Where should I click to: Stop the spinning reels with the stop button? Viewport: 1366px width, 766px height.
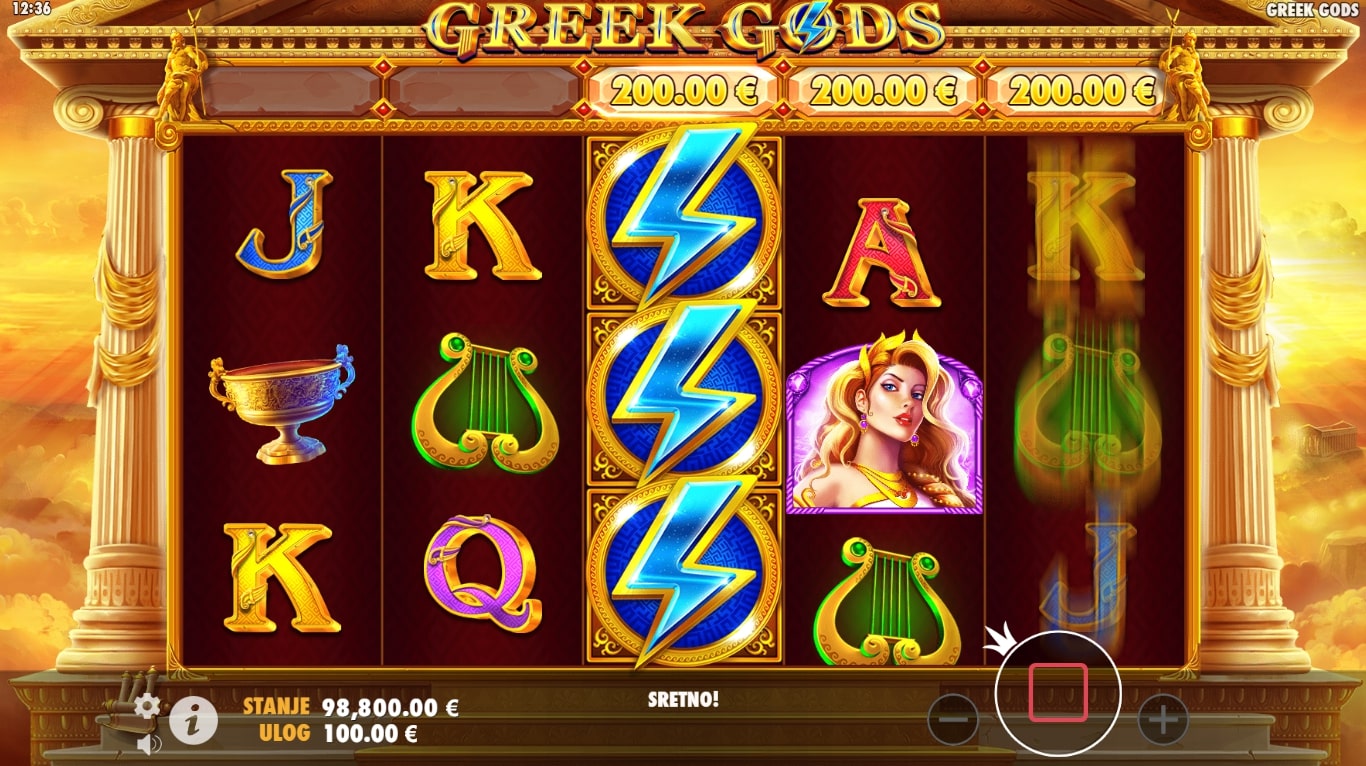coord(1058,692)
